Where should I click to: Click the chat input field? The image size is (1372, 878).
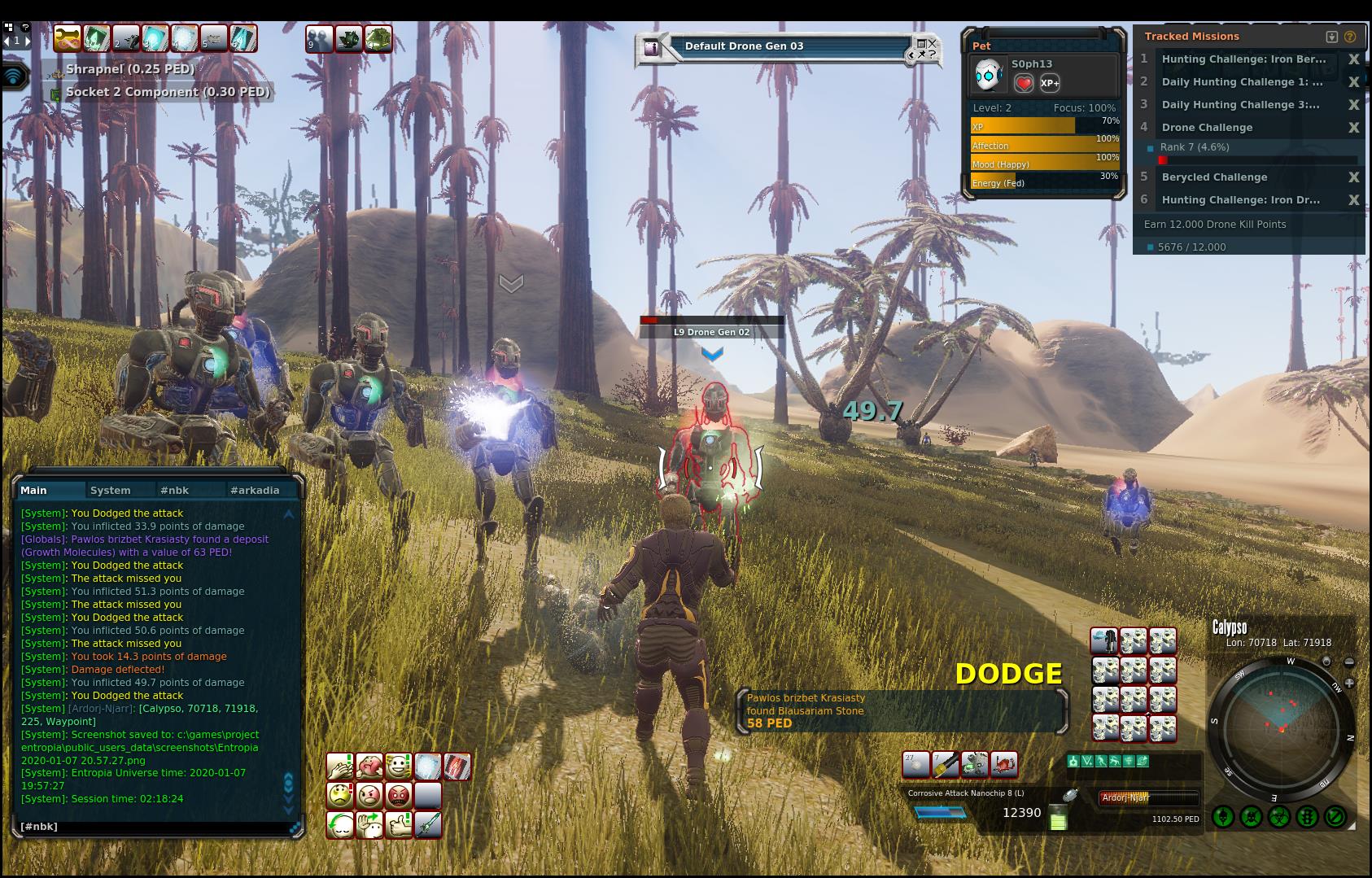(155, 827)
